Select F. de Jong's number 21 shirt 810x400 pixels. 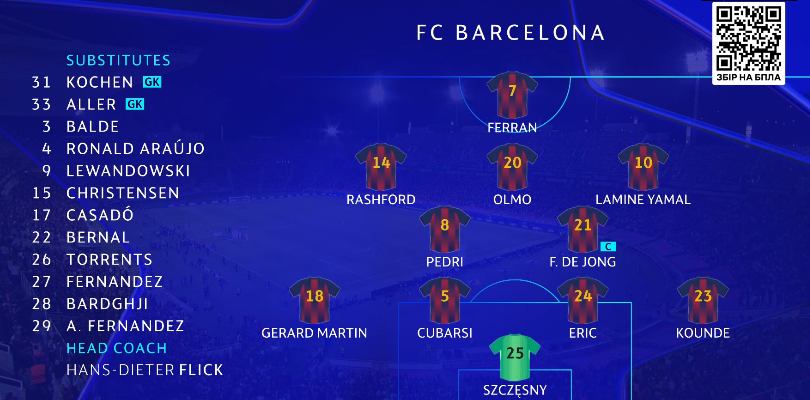[582, 229]
